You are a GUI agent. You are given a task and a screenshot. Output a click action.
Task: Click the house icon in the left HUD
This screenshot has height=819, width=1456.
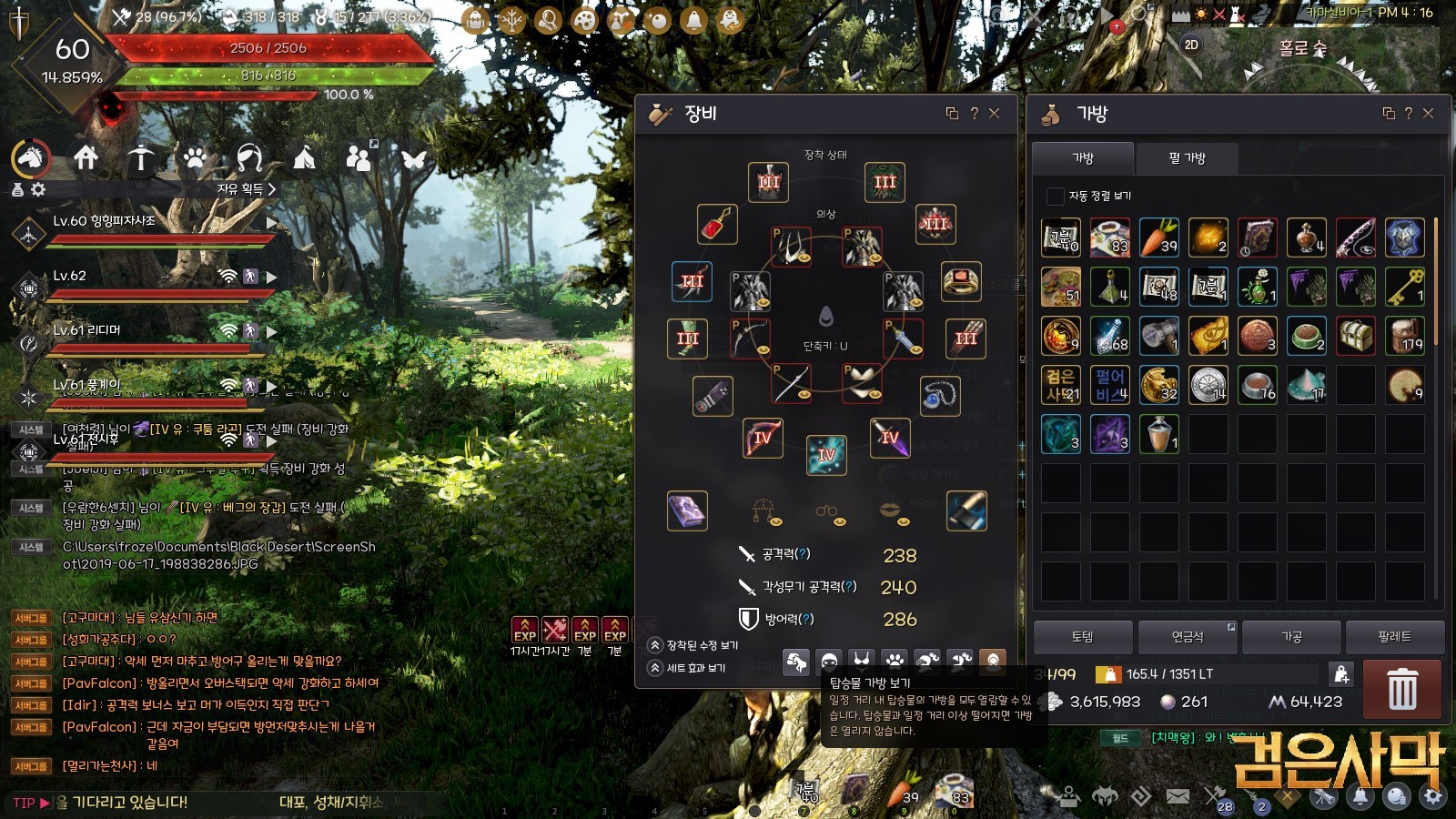click(x=86, y=158)
